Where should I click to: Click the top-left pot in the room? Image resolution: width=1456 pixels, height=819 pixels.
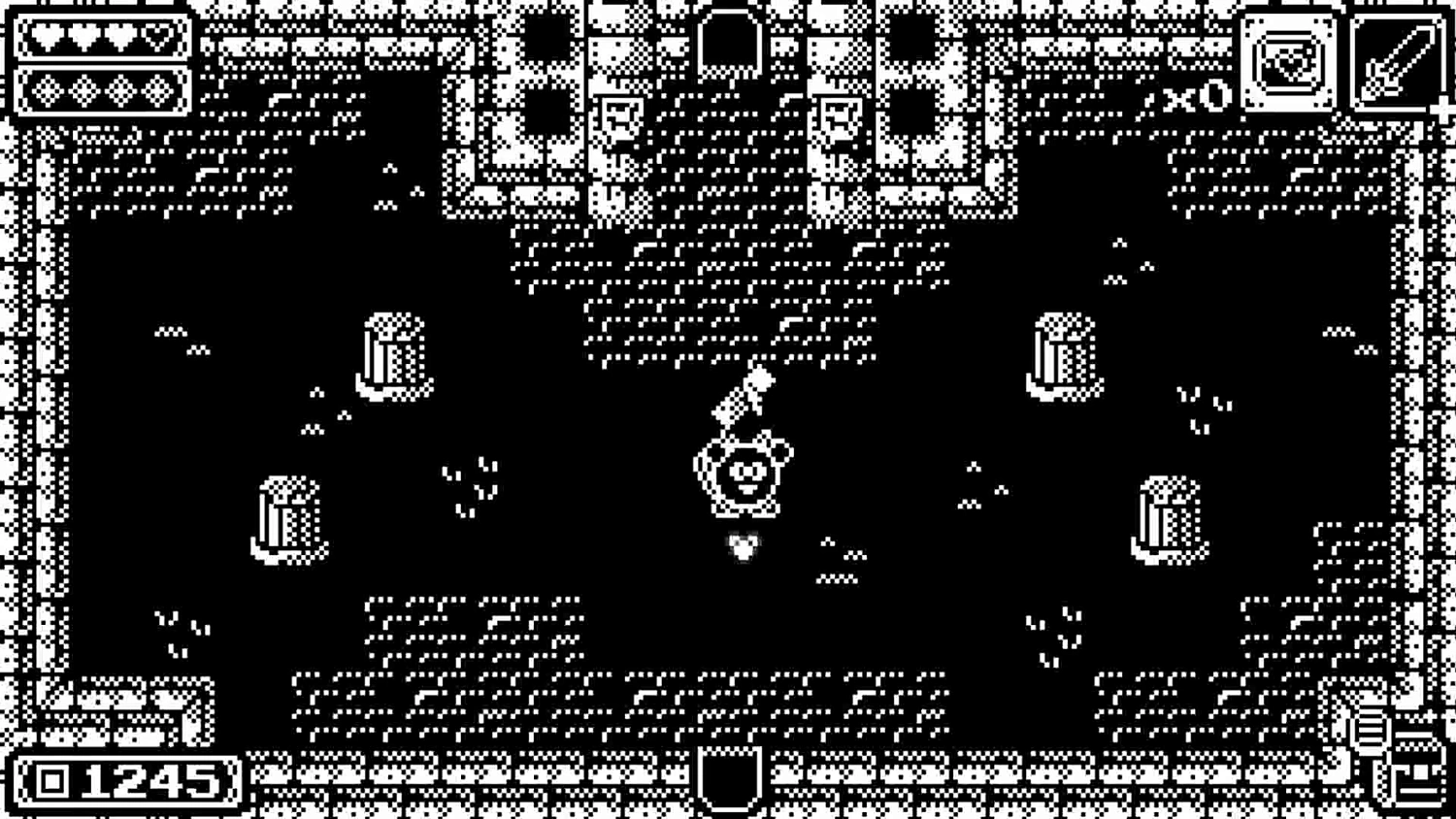click(393, 354)
